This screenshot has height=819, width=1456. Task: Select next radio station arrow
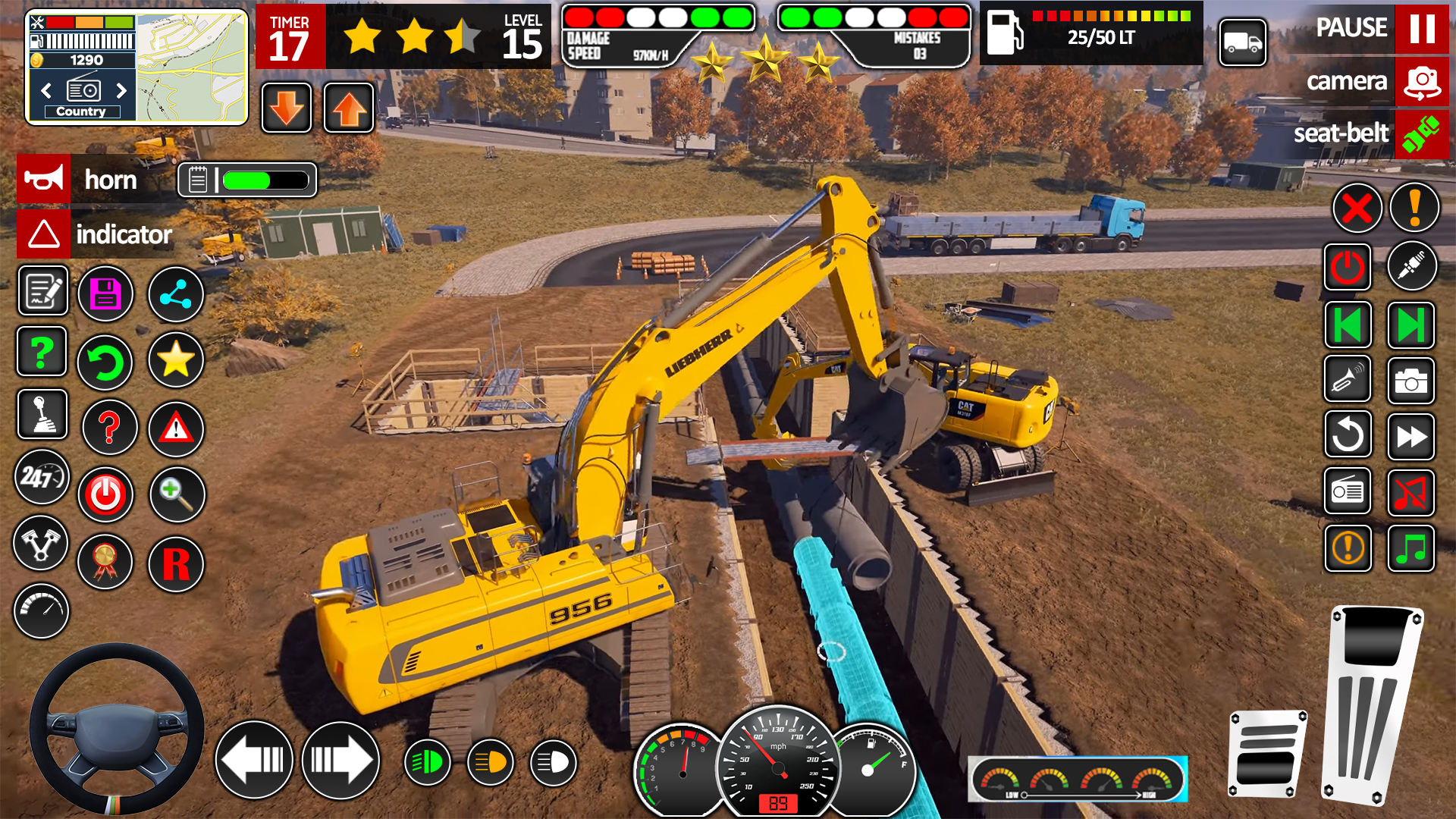pyautogui.click(x=121, y=91)
